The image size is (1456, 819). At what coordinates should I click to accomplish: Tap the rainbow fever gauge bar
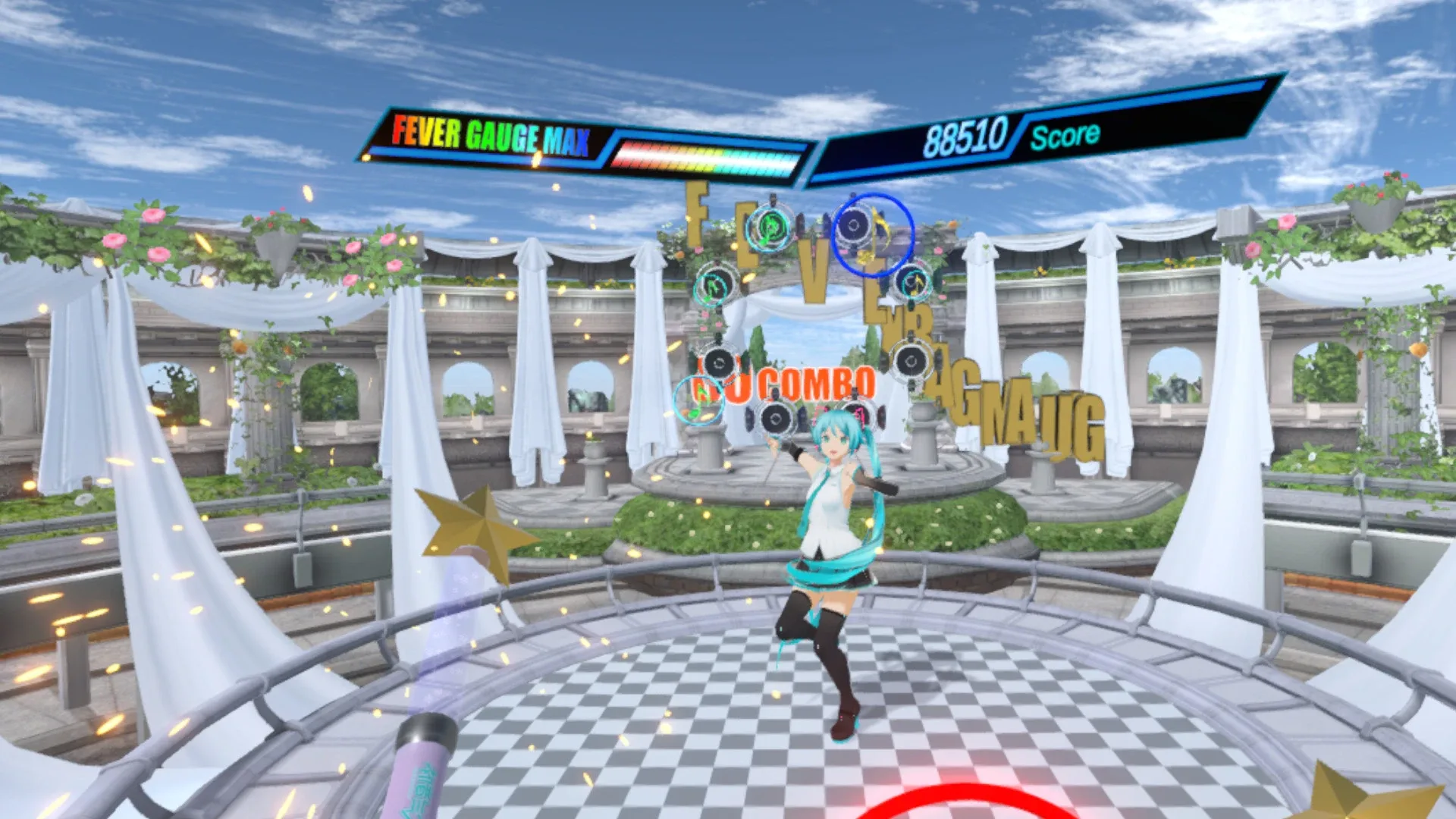[x=709, y=152]
